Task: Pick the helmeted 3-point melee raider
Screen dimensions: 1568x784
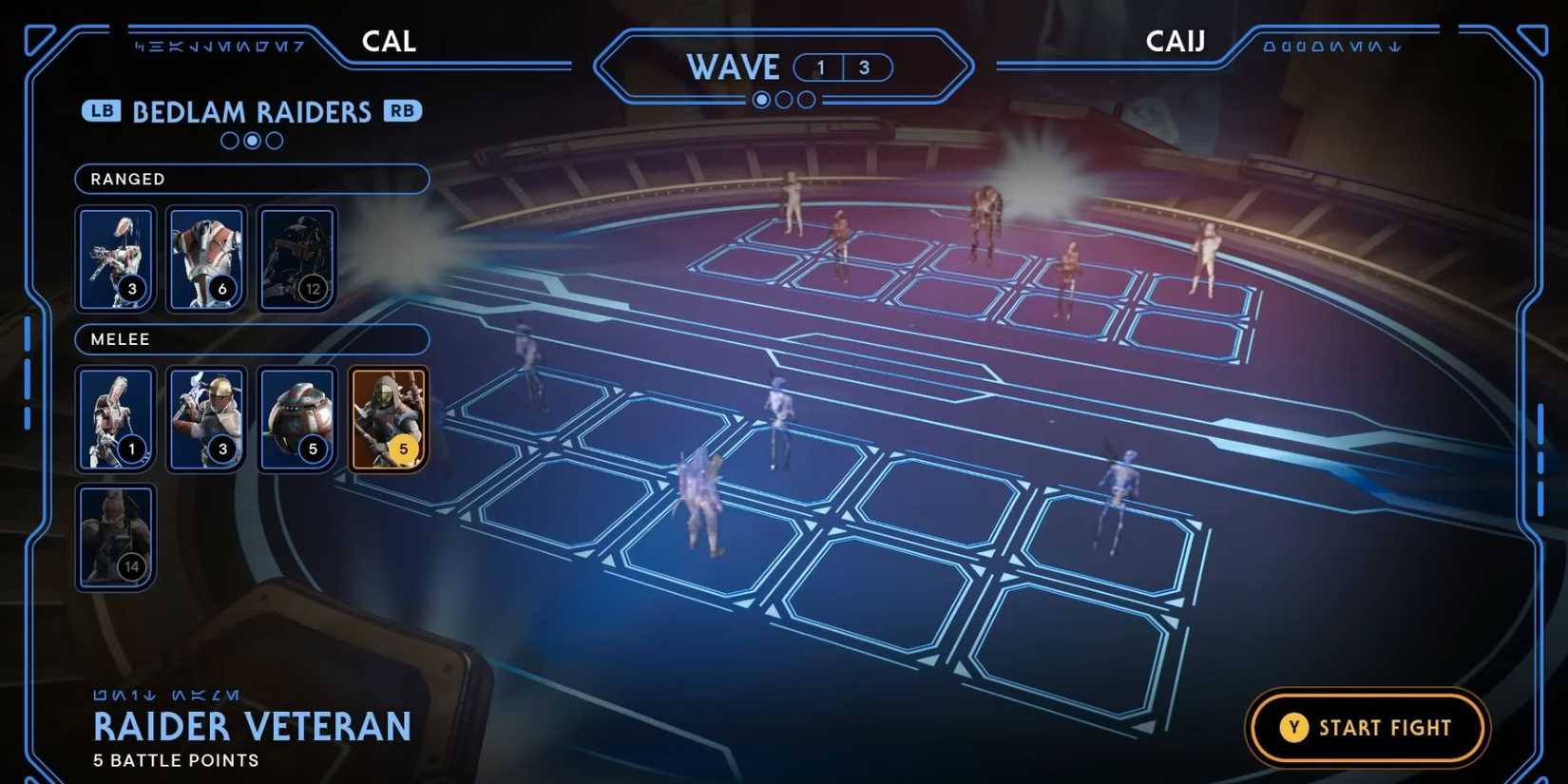Action: (x=207, y=418)
